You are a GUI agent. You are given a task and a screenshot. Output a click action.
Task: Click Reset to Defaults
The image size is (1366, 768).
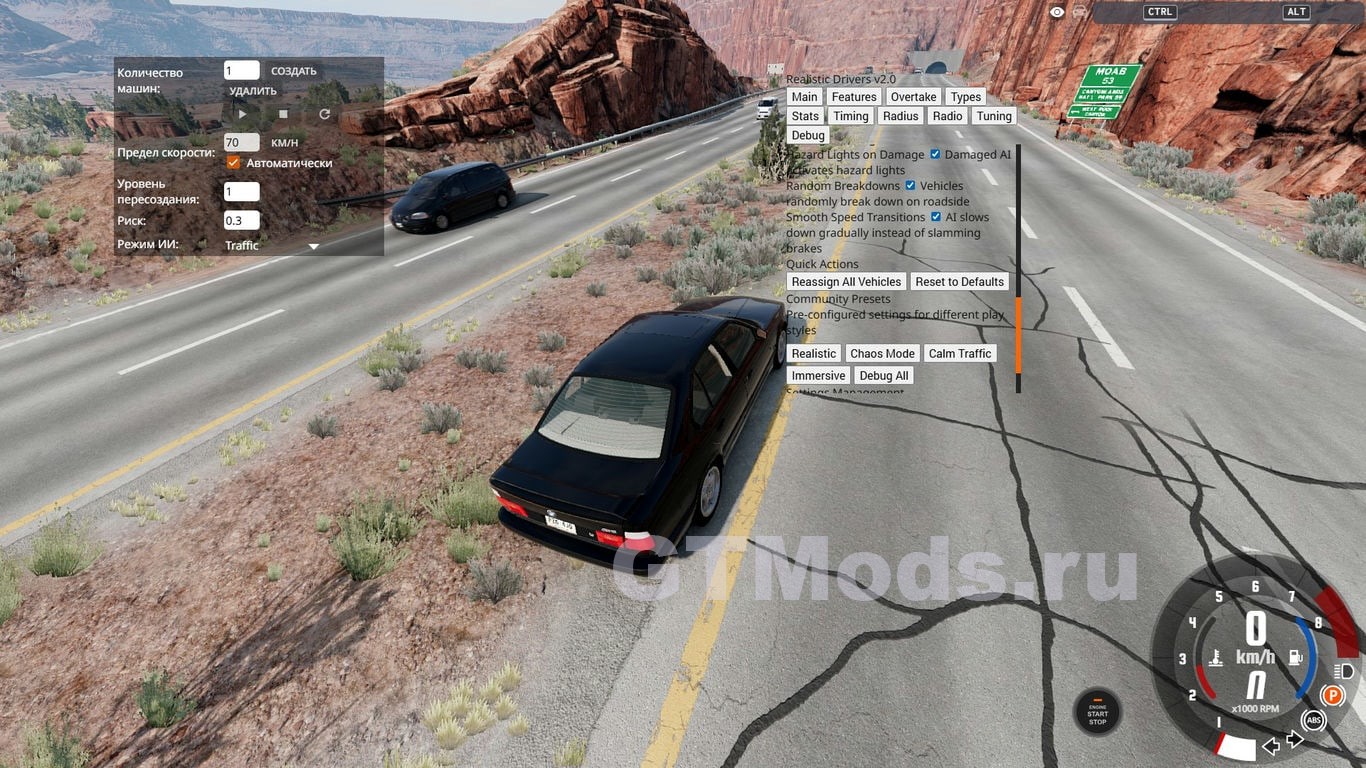coord(959,282)
